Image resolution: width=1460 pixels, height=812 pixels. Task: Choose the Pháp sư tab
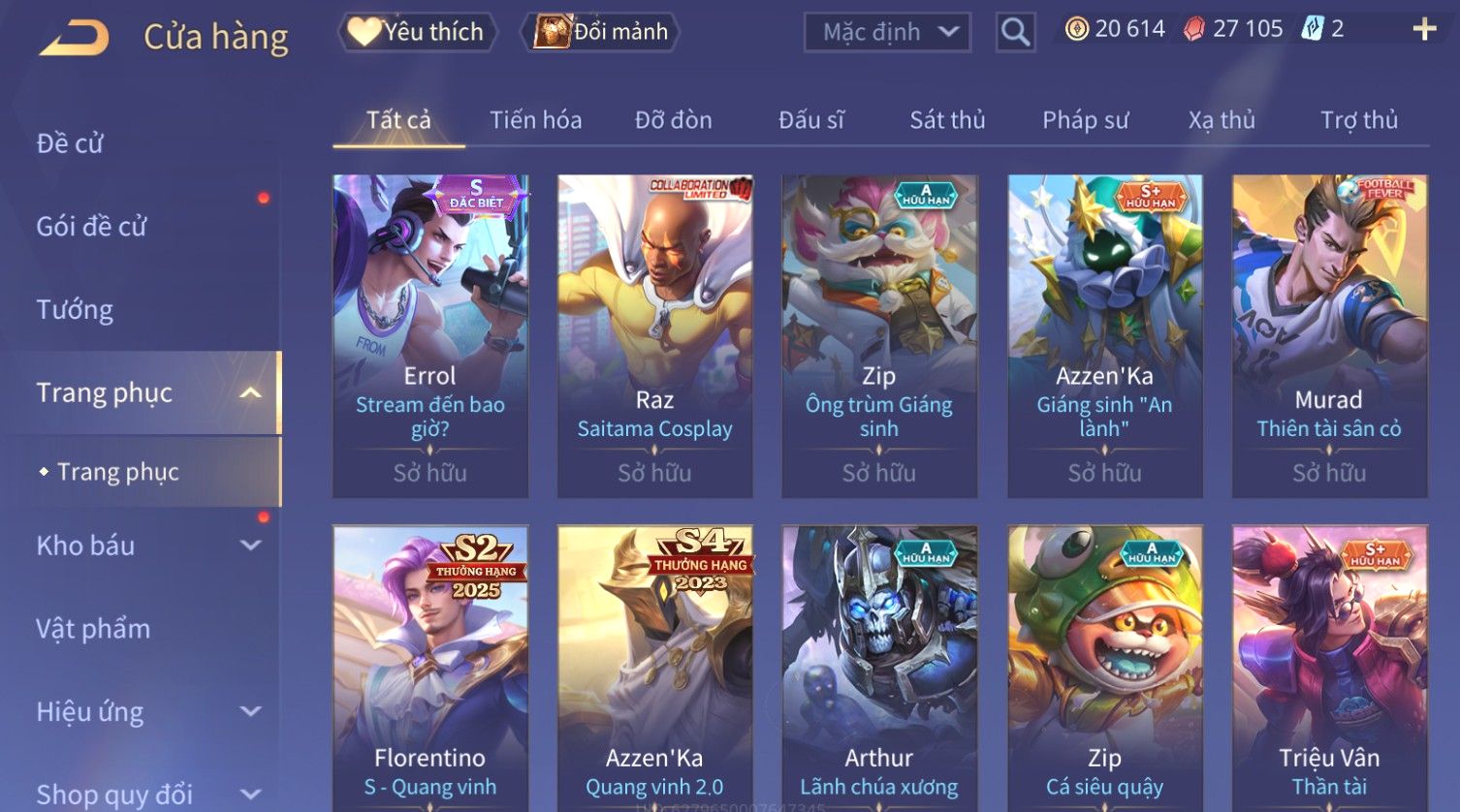click(x=1085, y=120)
